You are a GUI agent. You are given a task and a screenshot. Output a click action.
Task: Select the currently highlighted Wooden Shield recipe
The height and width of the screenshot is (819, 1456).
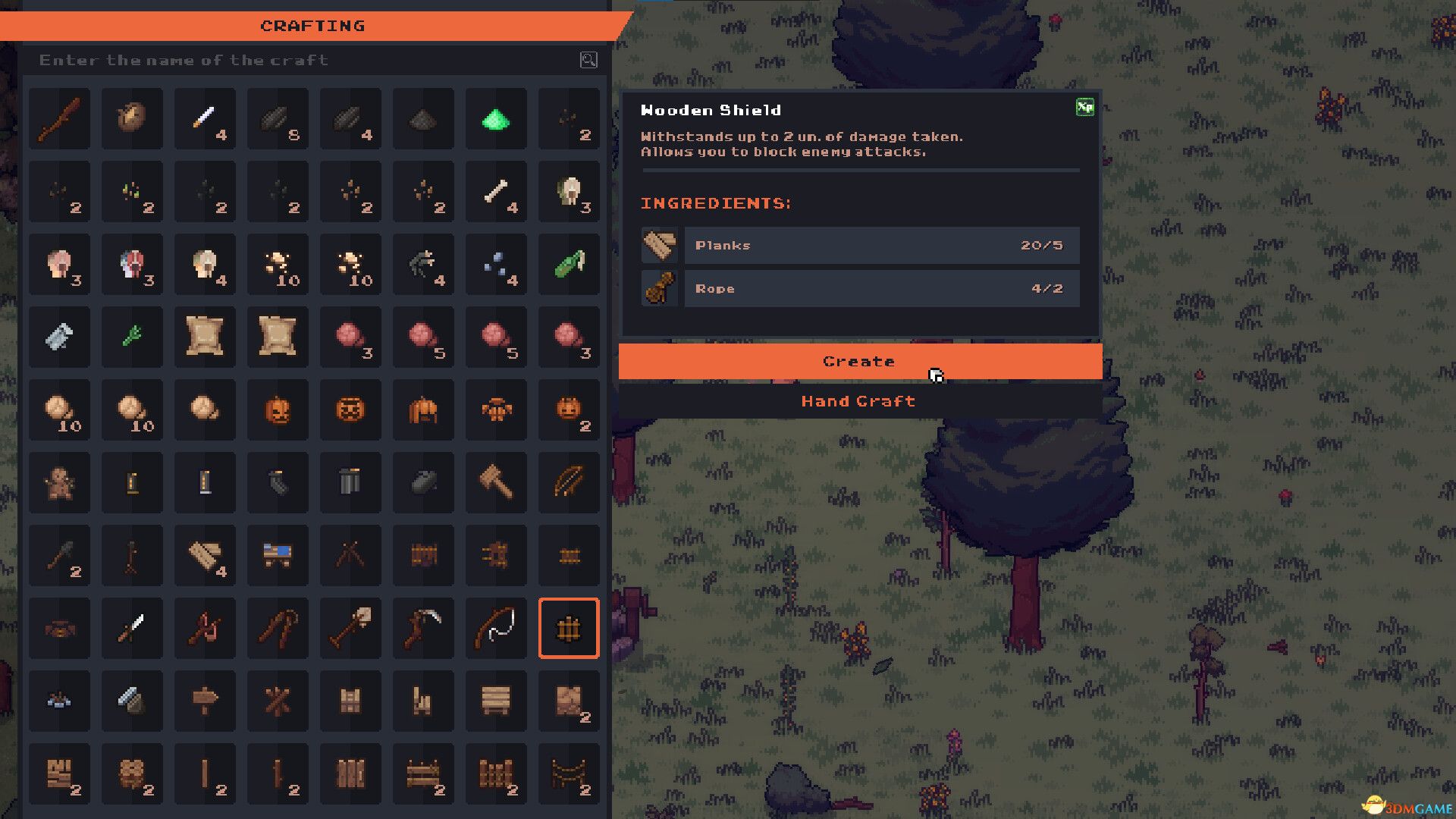tap(569, 629)
